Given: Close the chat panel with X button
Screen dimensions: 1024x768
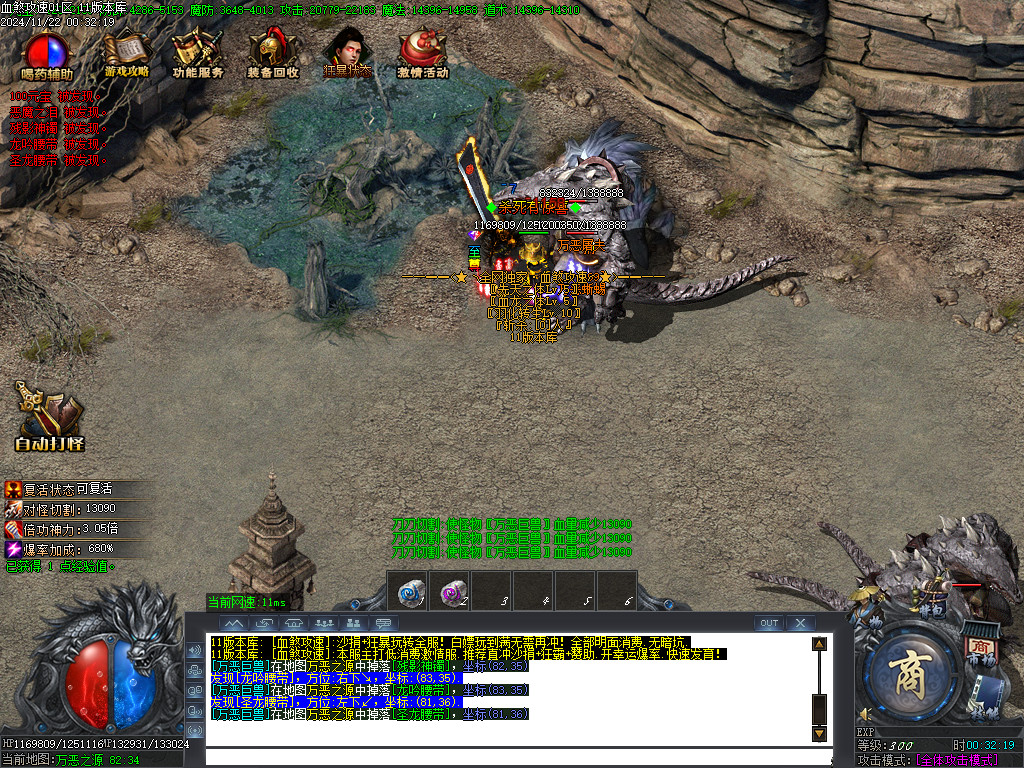Looking at the screenshot, I should (x=800, y=623).
